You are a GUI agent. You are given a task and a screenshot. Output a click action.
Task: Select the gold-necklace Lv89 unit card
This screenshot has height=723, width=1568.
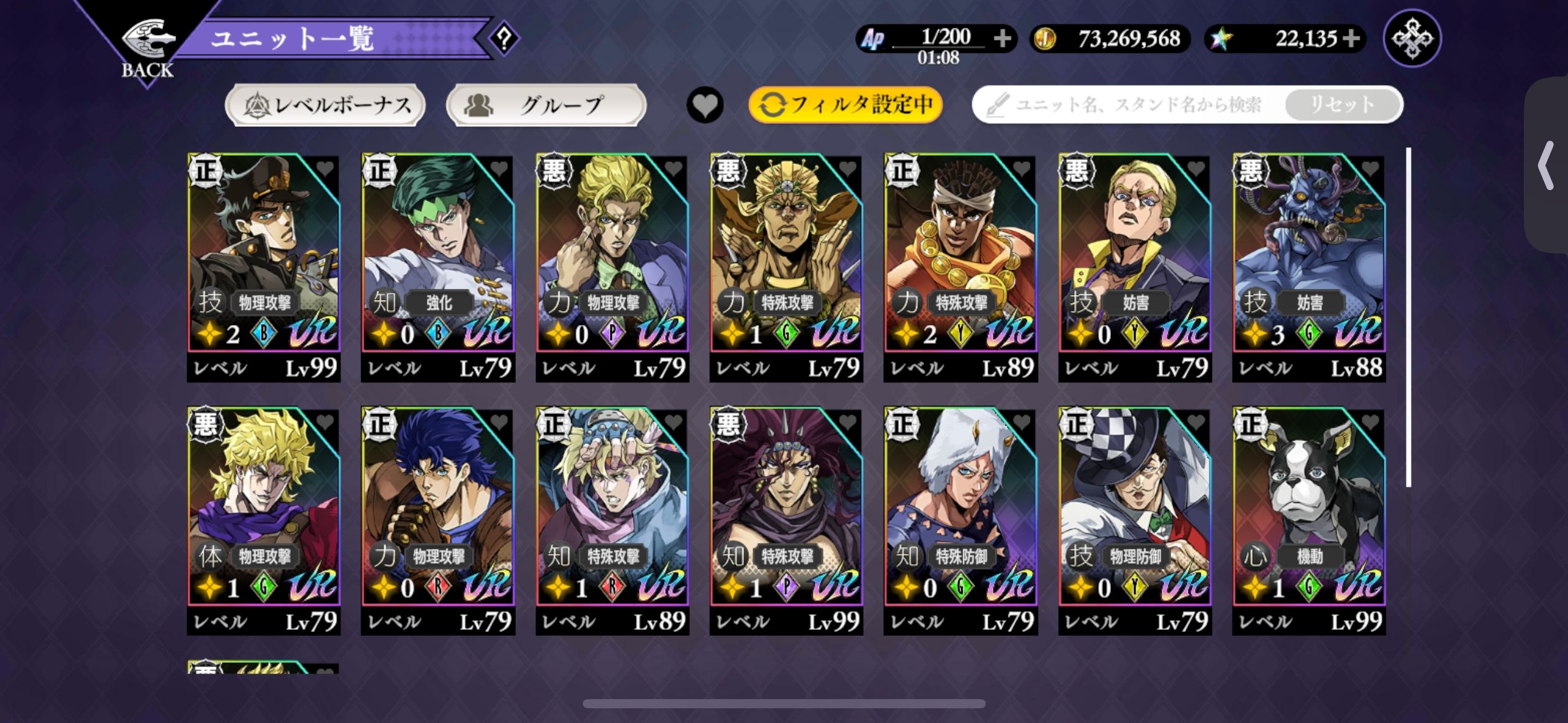click(x=961, y=258)
